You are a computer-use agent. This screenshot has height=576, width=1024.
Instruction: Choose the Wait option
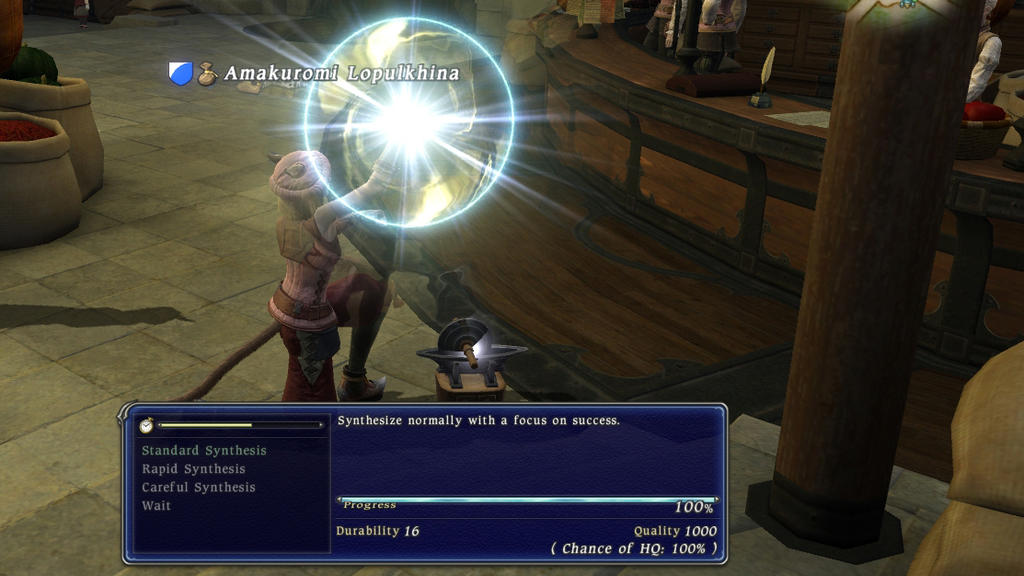click(x=156, y=506)
